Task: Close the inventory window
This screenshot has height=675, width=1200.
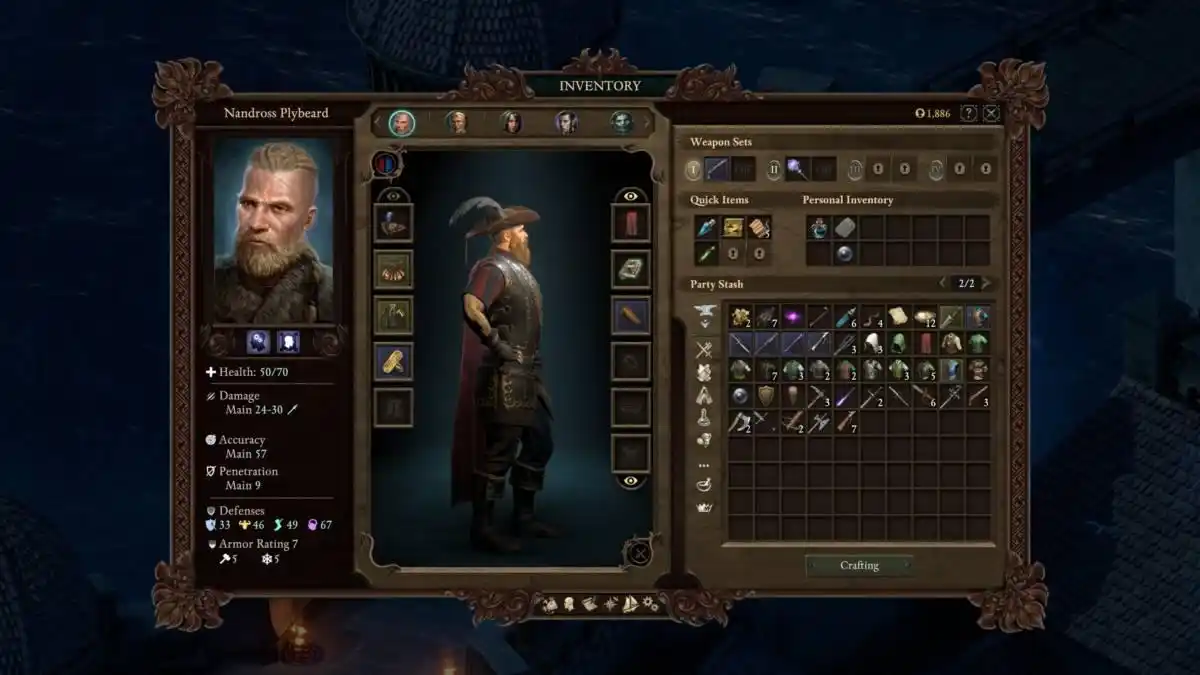Action: pyautogui.click(x=991, y=113)
